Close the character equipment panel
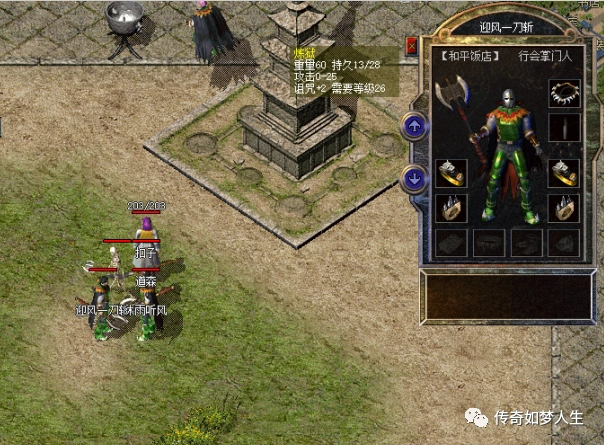Screen dimensions: 604x445 tap(412, 45)
